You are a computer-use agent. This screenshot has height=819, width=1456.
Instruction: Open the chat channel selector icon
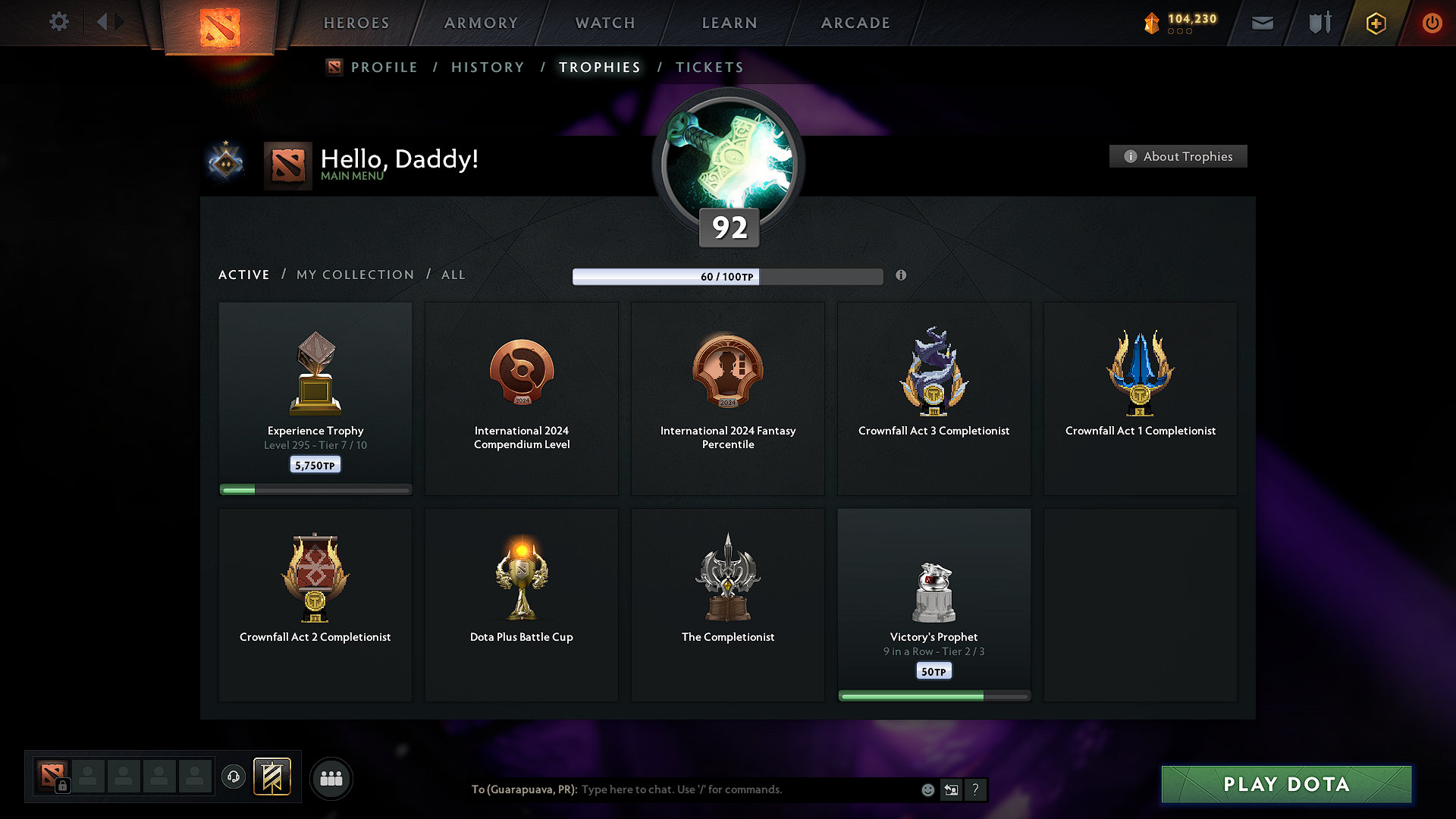coord(951,789)
